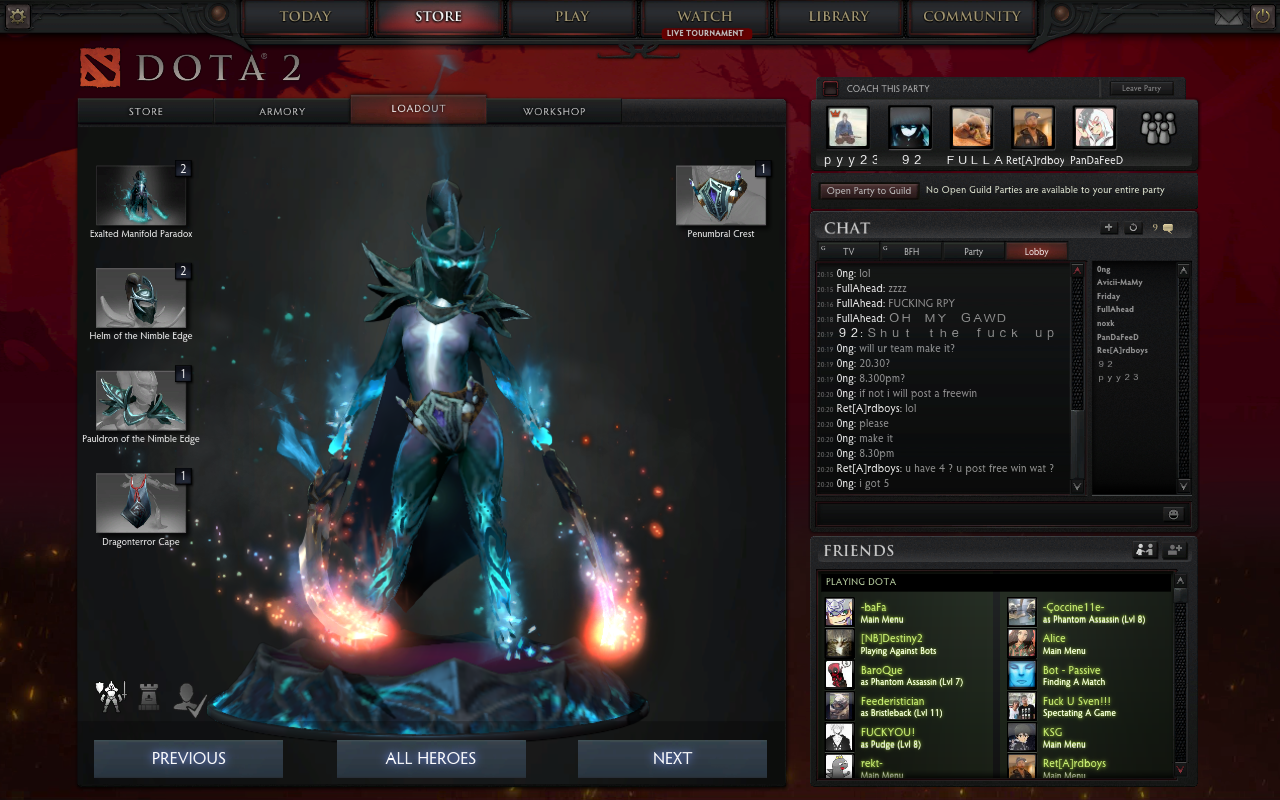This screenshot has height=800, width=1280.
Task: Select the Pauldron of the Nimble Edge slot
Action: click(x=141, y=400)
